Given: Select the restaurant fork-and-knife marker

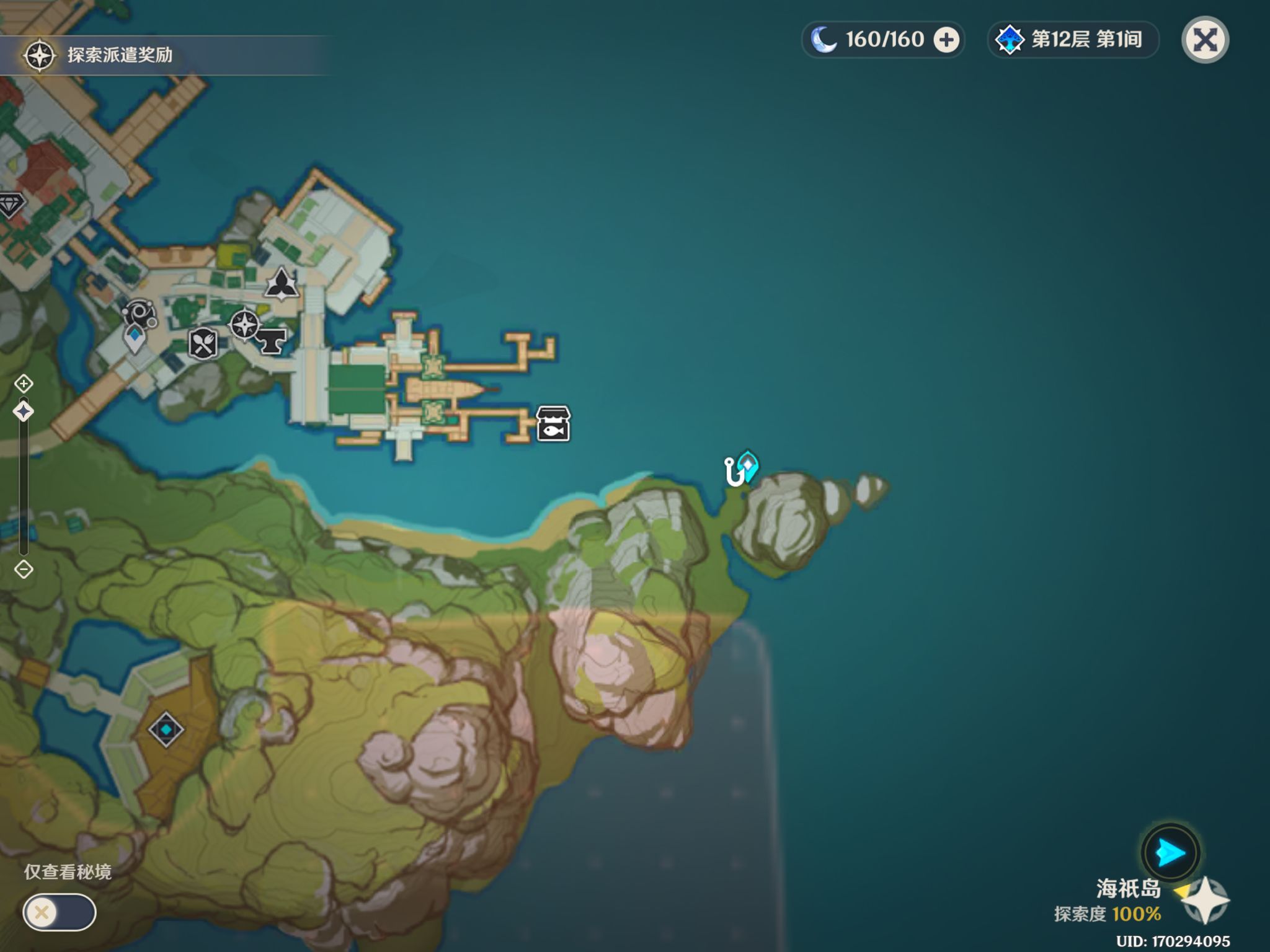Looking at the screenshot, I should point(203,344).
